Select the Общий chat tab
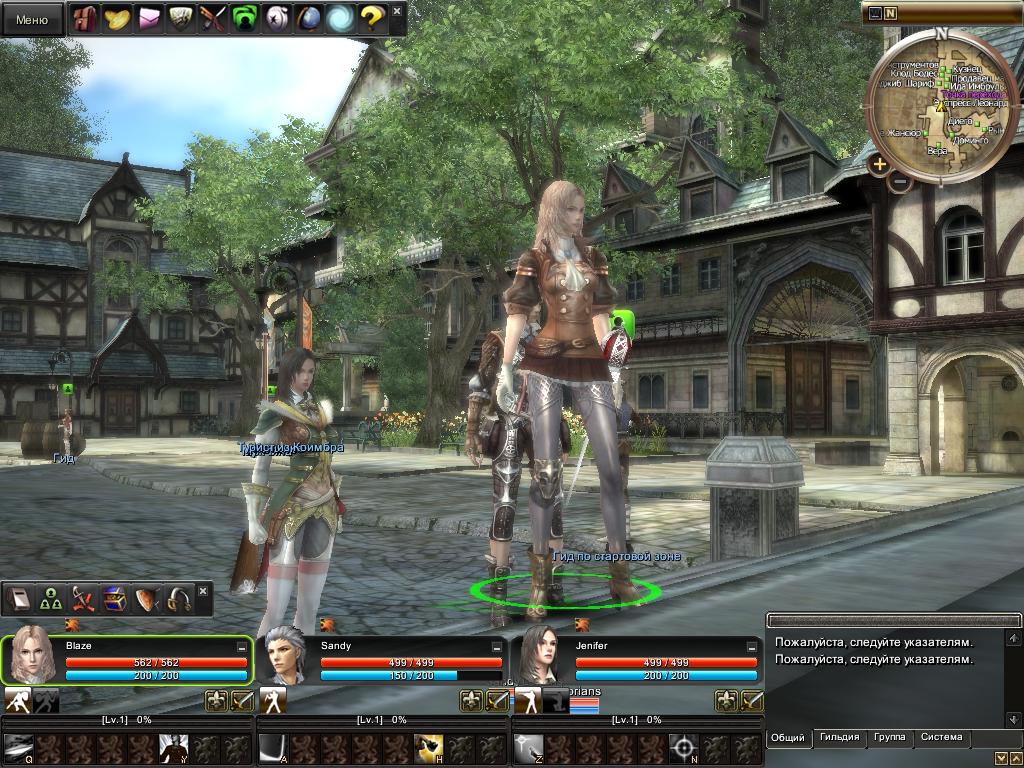The image size is (1024, 768). pos(788,738)
